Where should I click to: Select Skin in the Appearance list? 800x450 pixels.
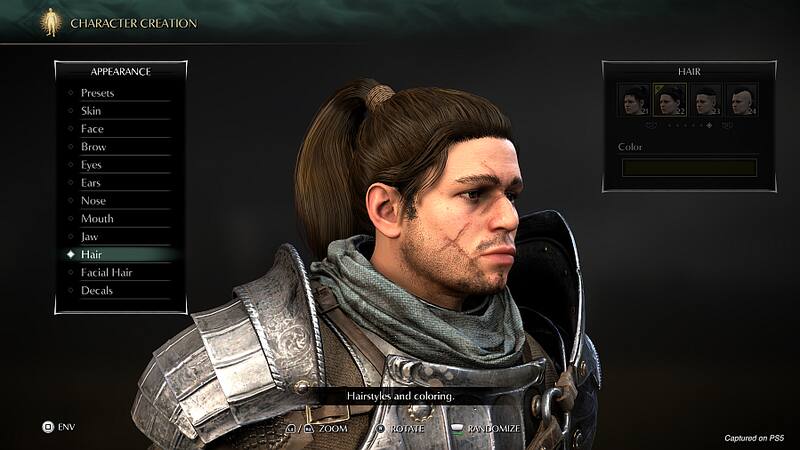pos(91,111)
